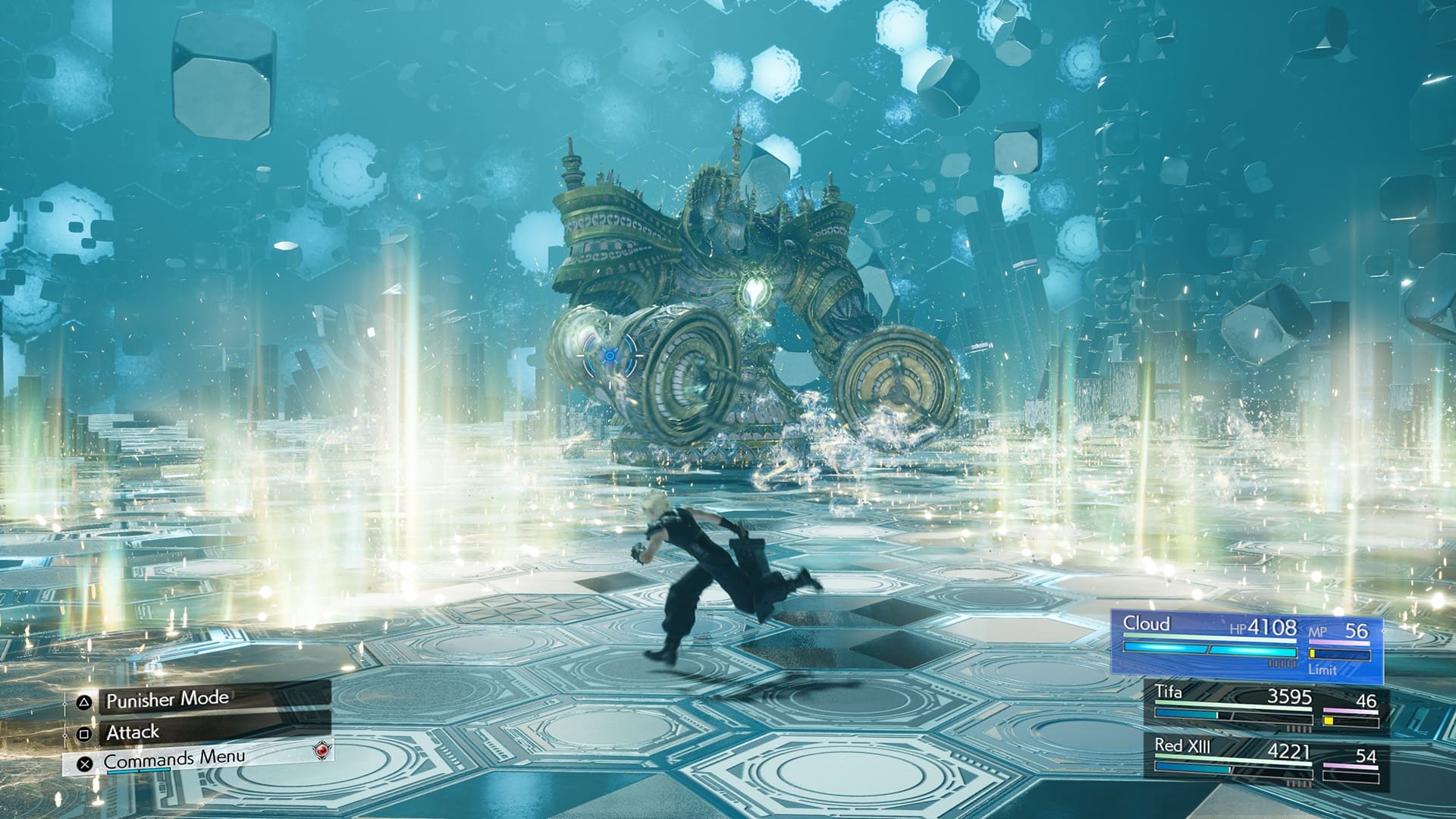Choose the Attack command
The image size is (1456, 819).
(133, 733)
